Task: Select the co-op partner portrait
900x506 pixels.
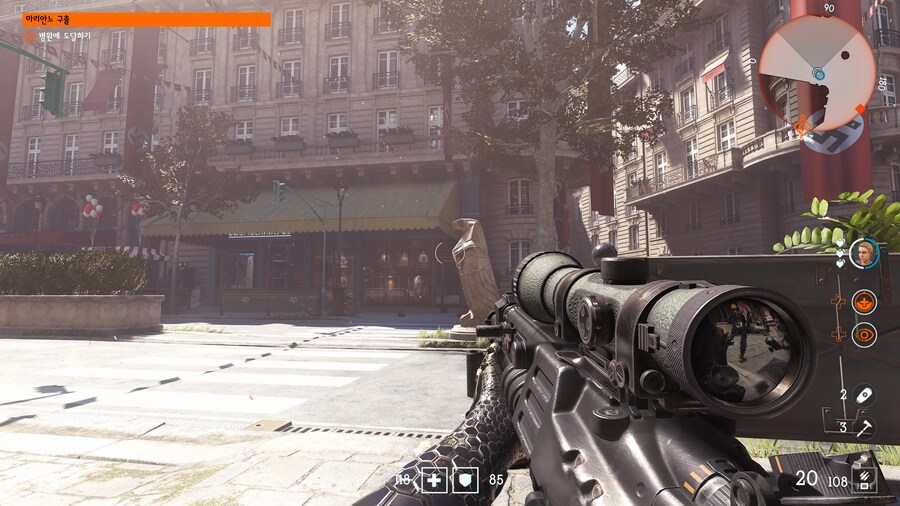Action: point(863,254)
